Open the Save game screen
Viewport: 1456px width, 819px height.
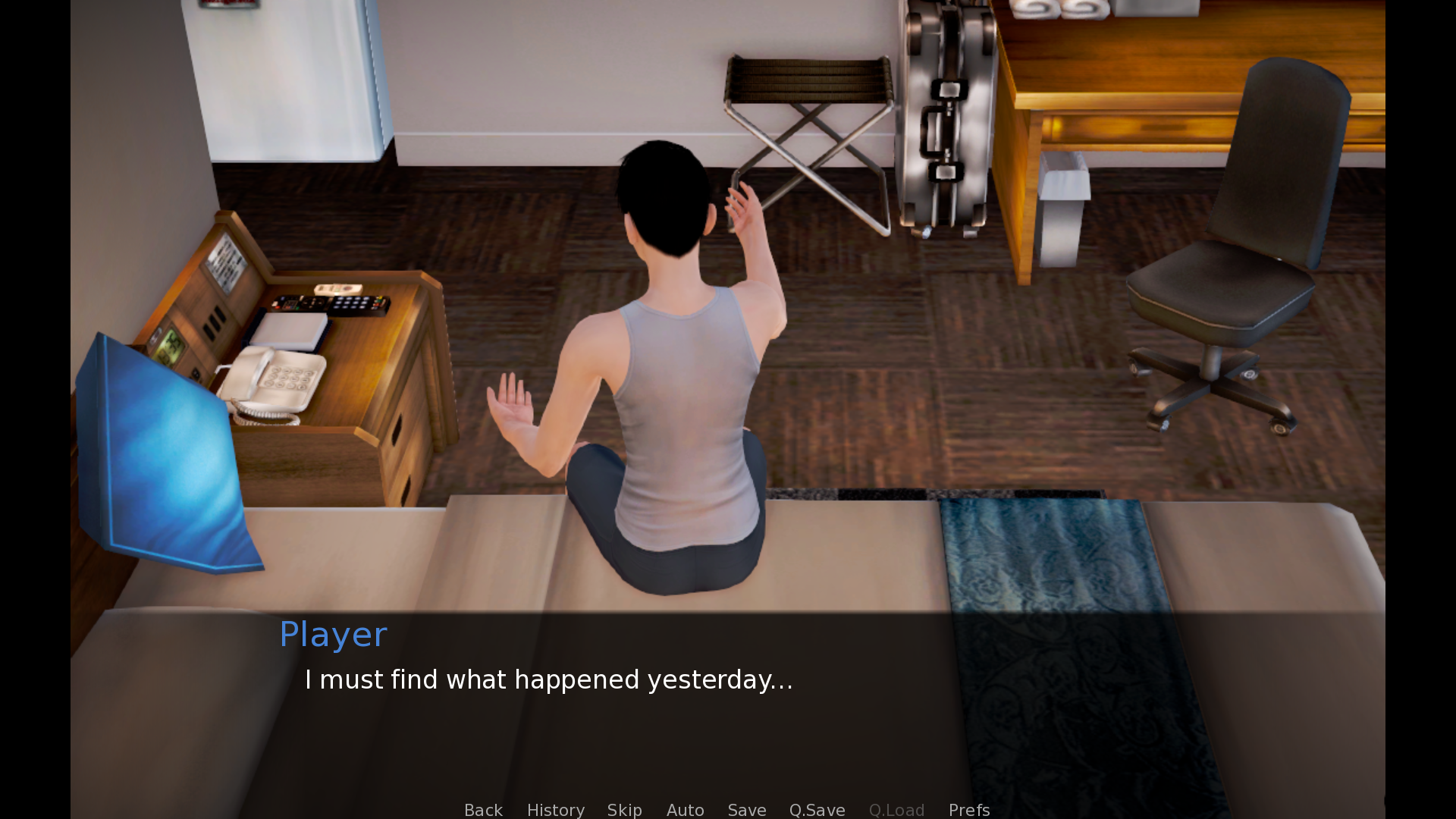pos(746,810)
